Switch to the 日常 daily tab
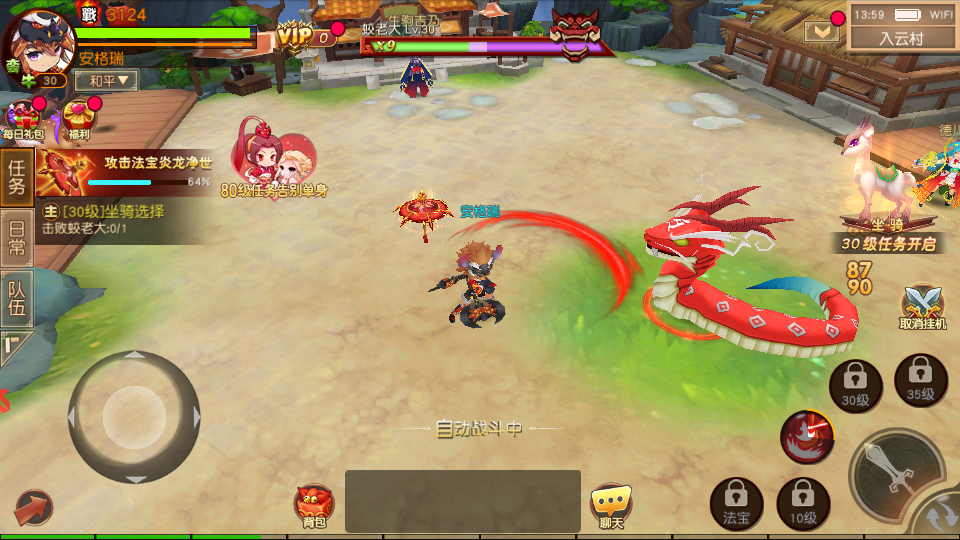 pyautogui.click(x=16, y=239)
